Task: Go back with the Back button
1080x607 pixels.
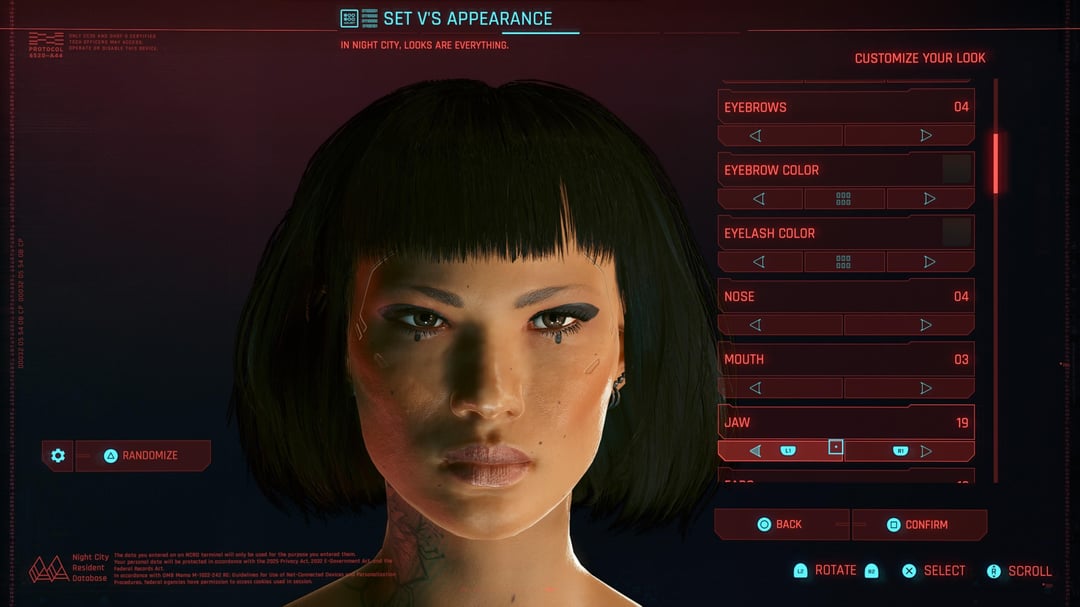Action: (780, 524)
